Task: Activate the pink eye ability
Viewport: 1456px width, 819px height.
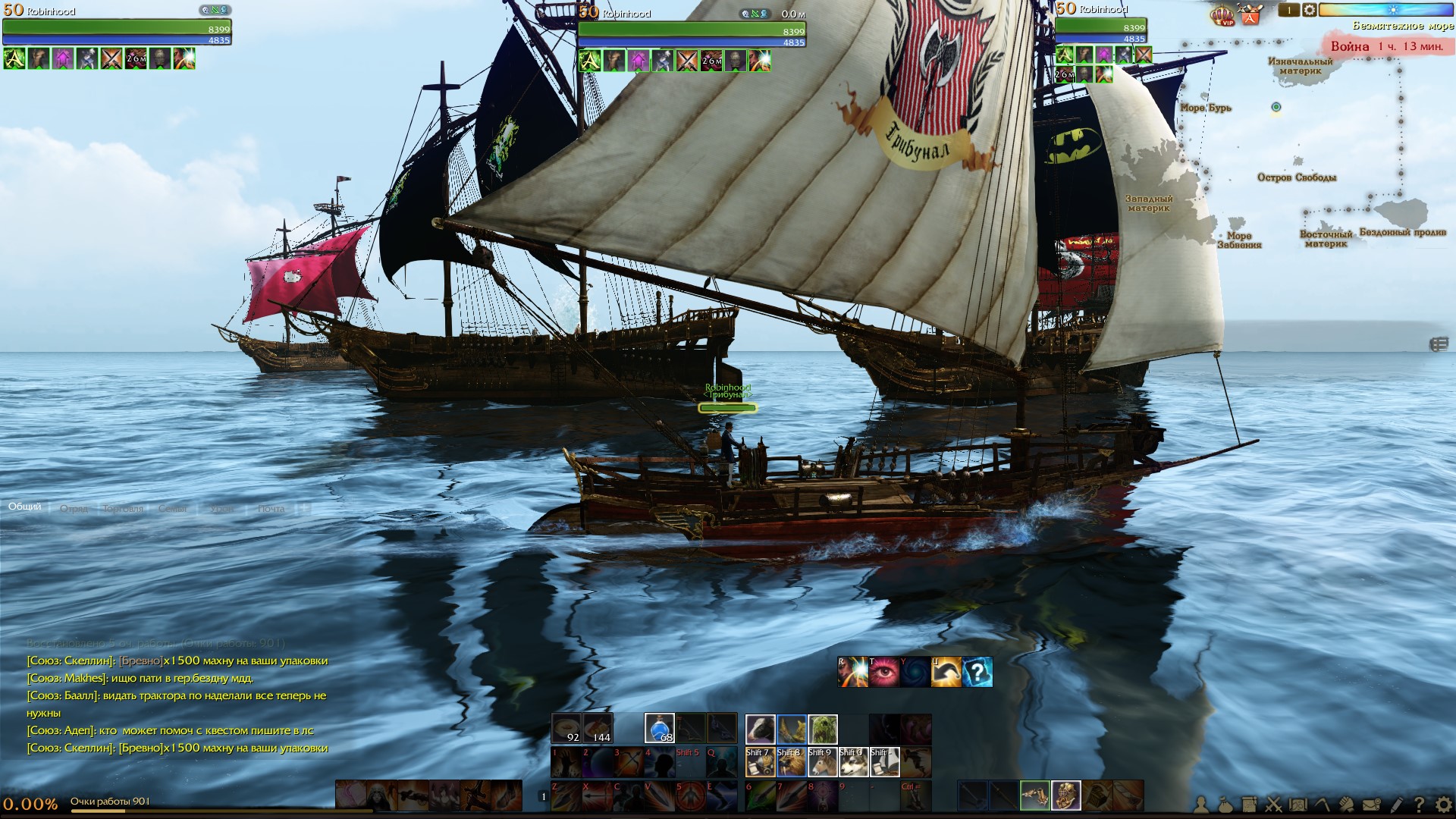Action: click(883, 673)
